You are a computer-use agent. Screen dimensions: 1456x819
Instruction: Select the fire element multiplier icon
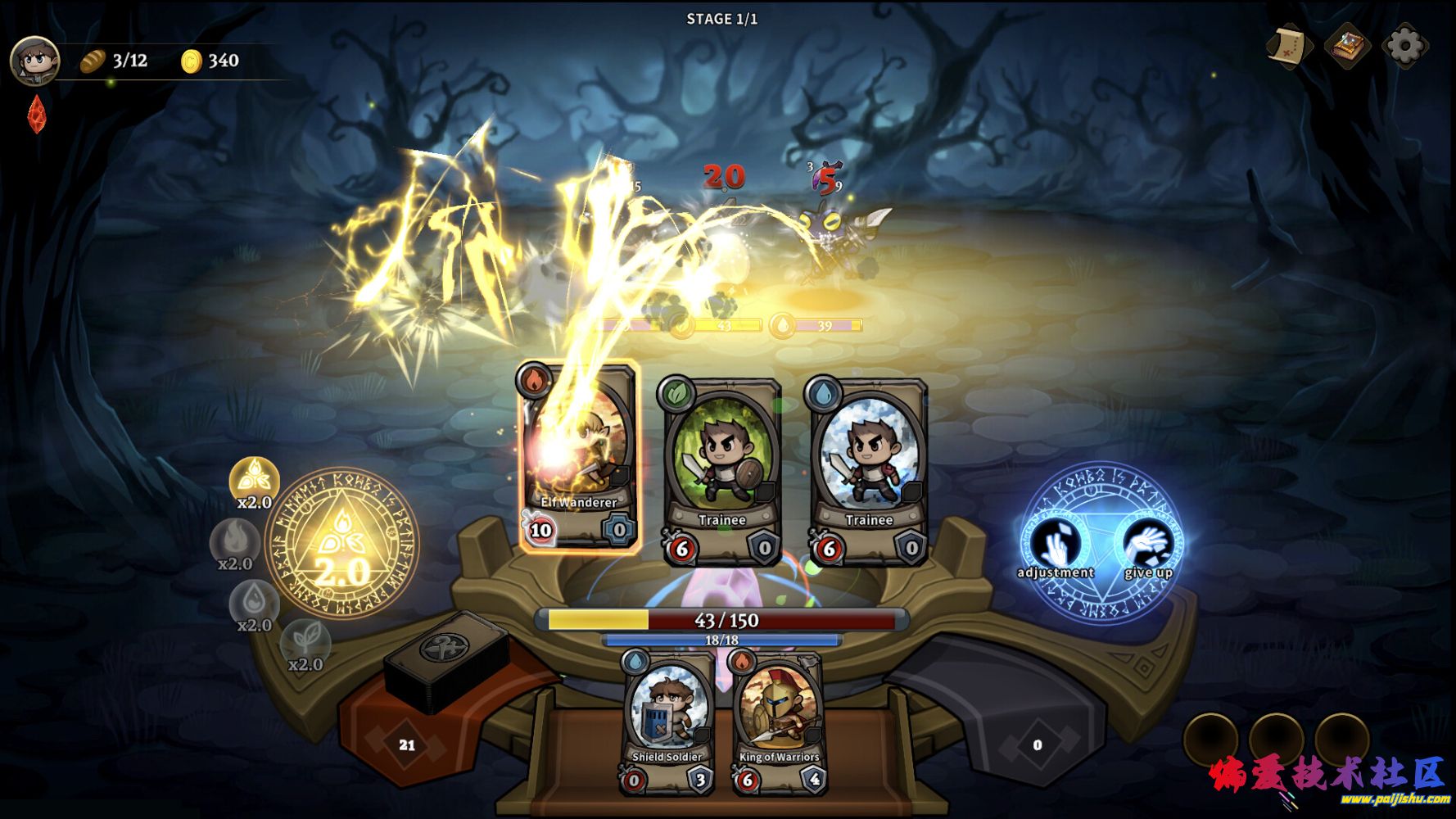pos(235,541)
